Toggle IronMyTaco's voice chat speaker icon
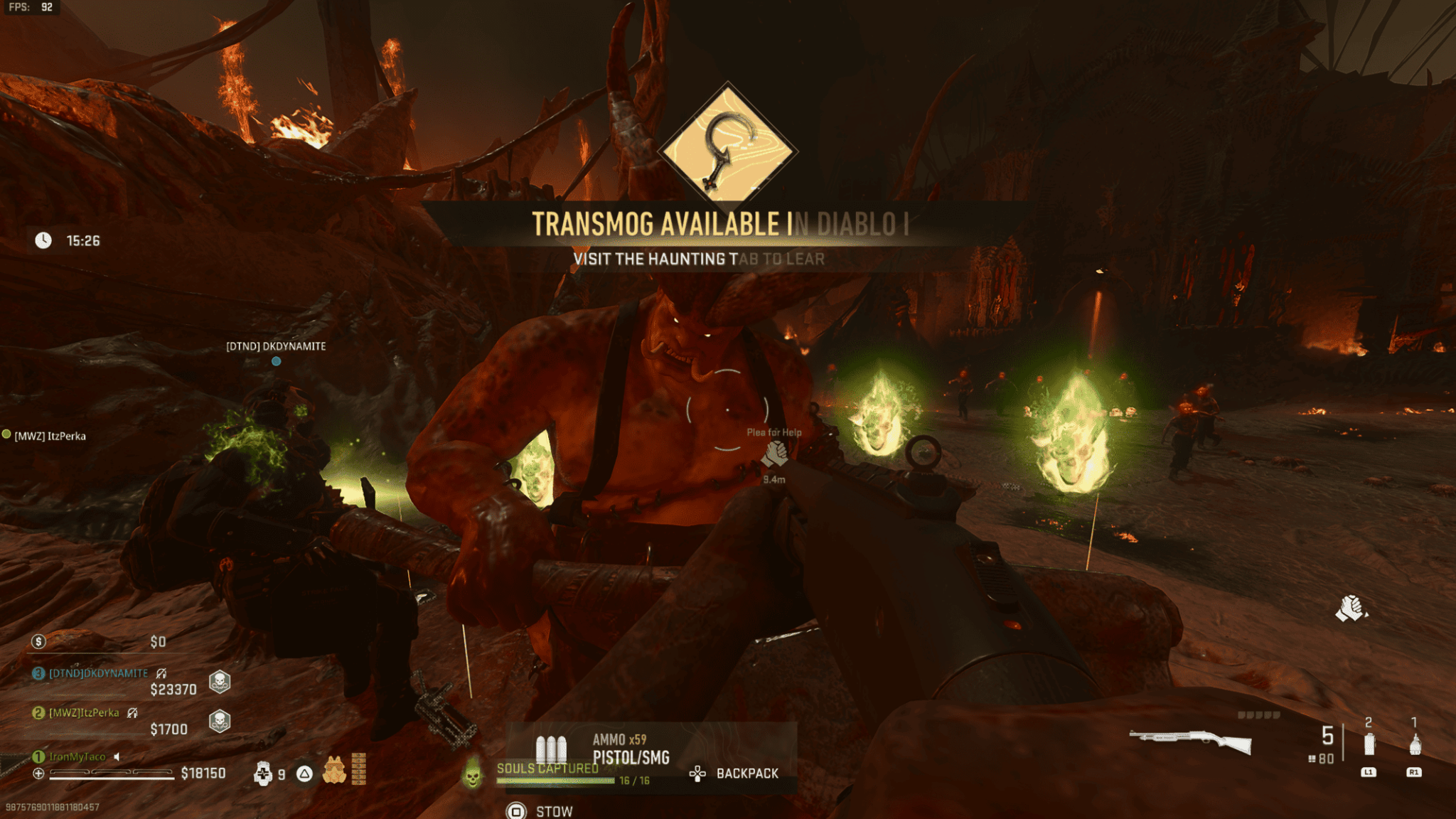1456x819 pixels. point(117,757)
